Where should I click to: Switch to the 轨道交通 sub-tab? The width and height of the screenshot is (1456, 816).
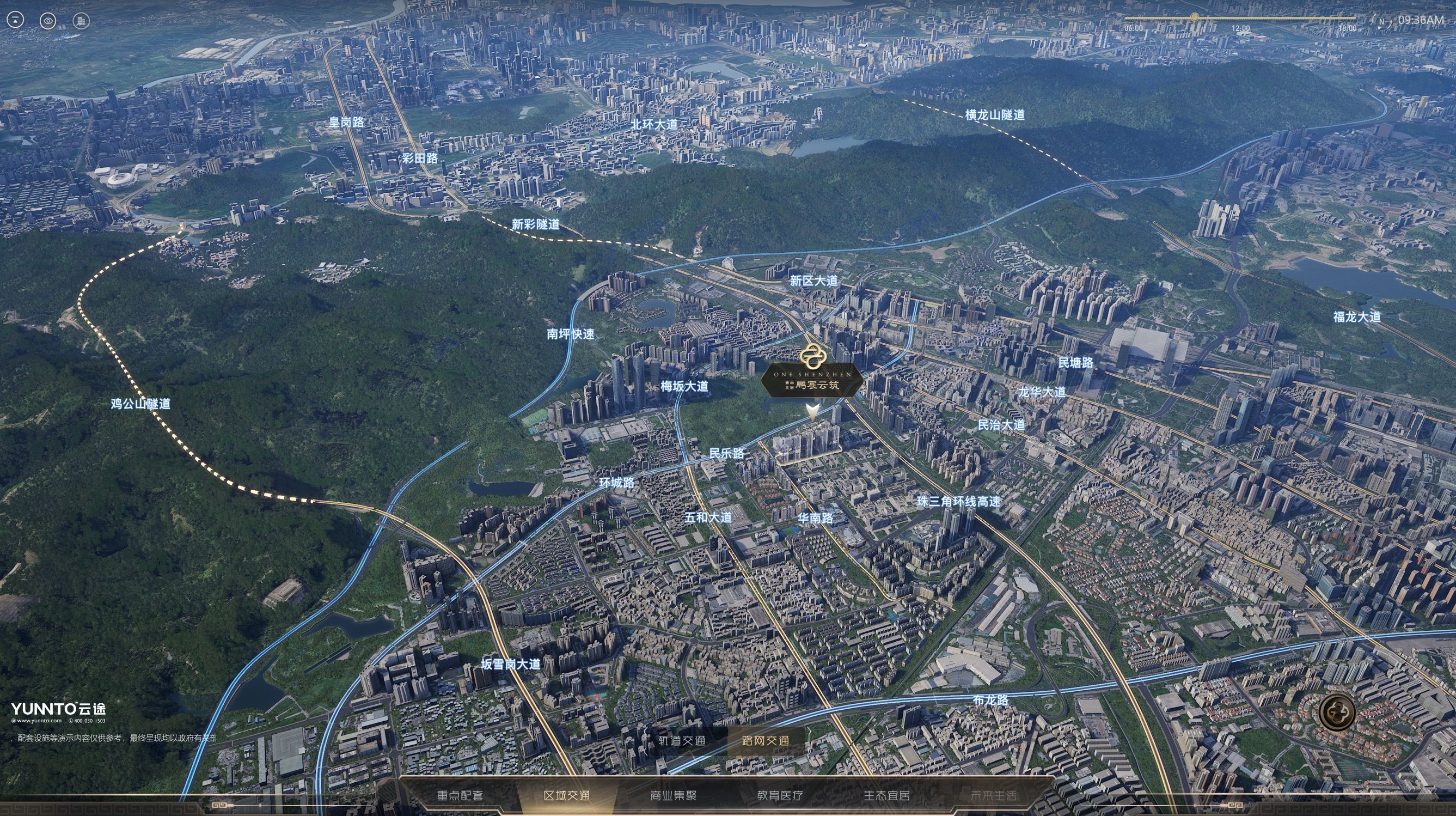point(682,741)
